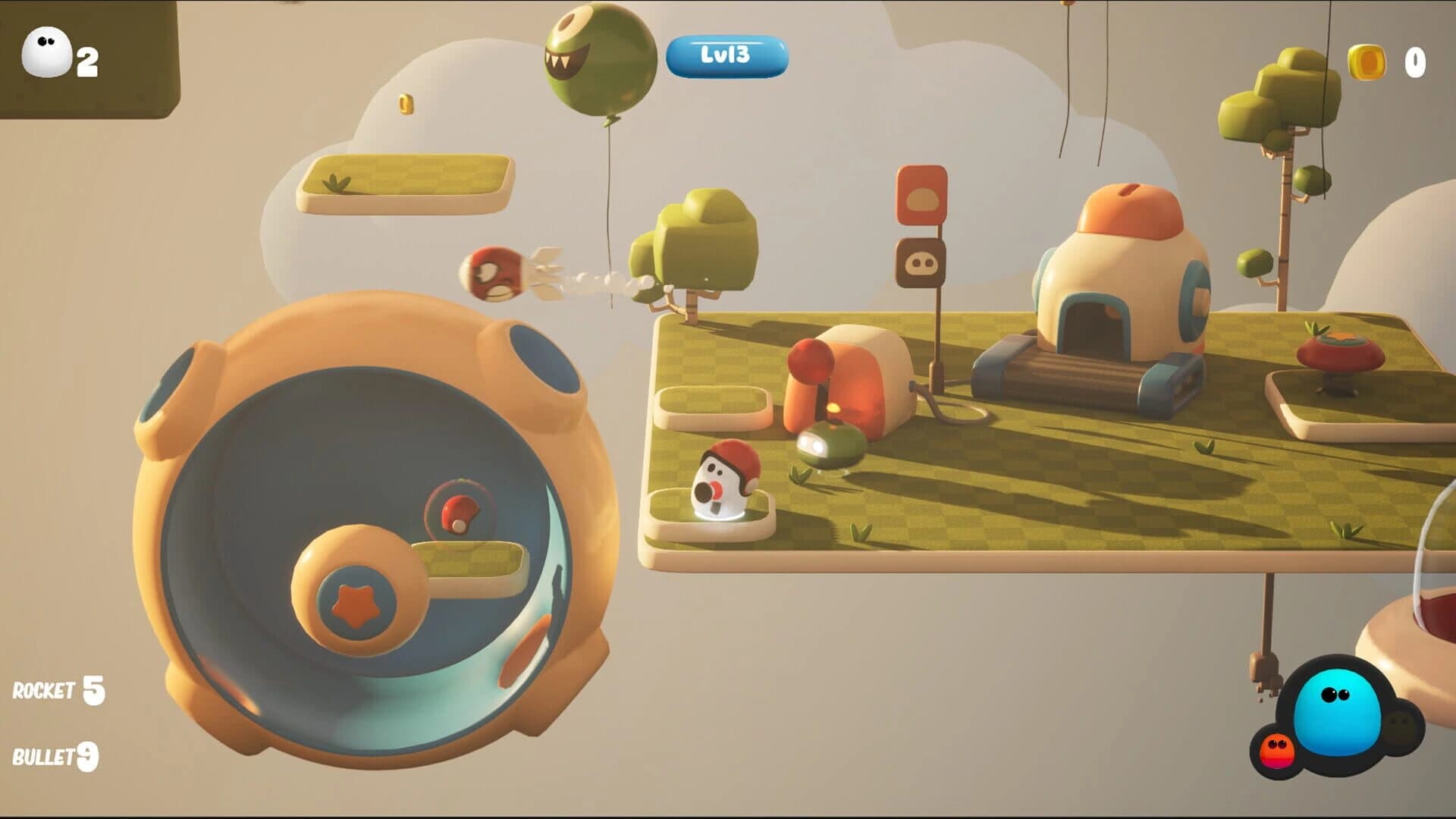
Task: Select the flying red rocket projectile
Action: tap(493, 273)
